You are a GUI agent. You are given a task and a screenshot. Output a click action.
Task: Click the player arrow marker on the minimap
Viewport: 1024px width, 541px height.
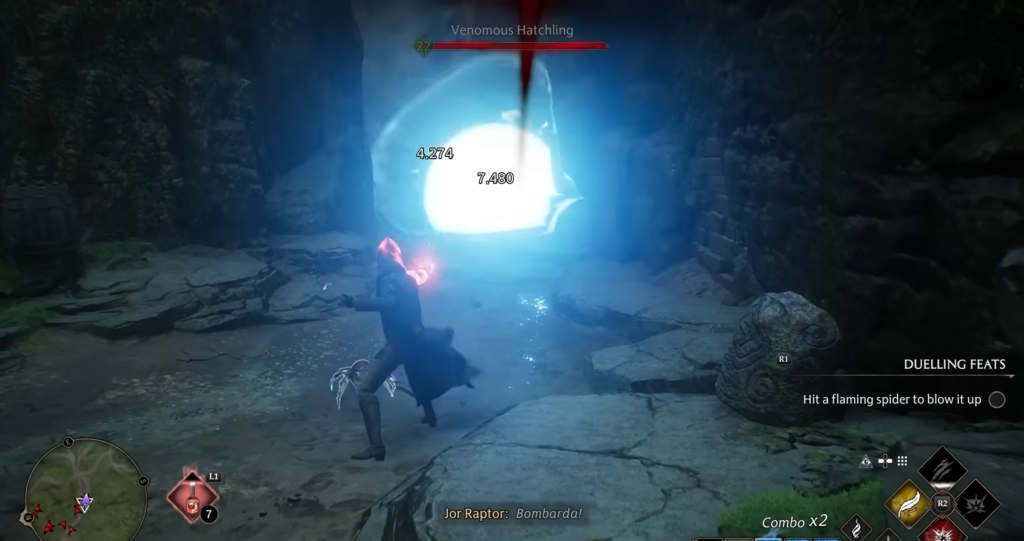pyautogui.click(x=86, y=500)
